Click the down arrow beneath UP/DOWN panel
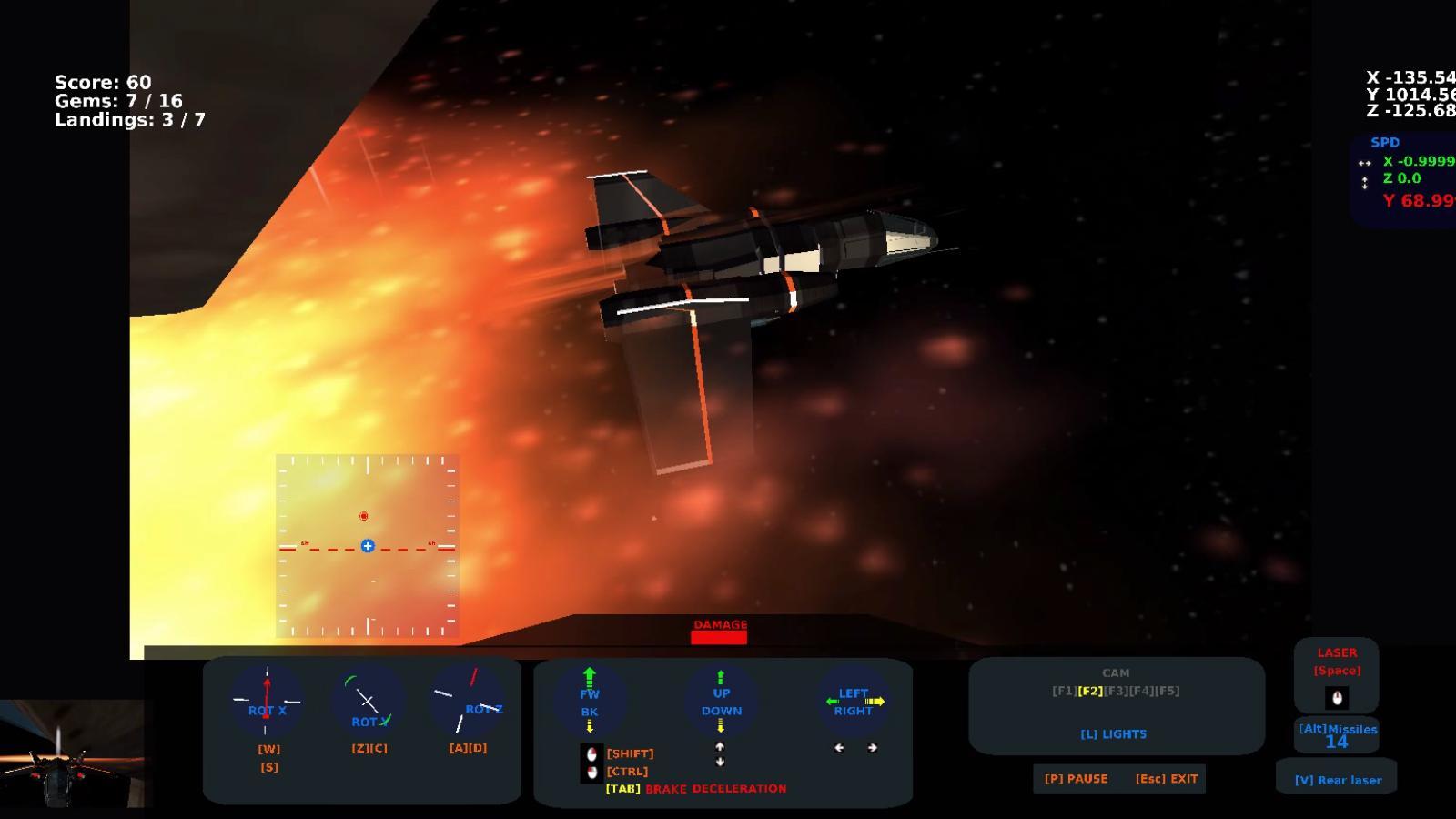 (x=720, y=763)
